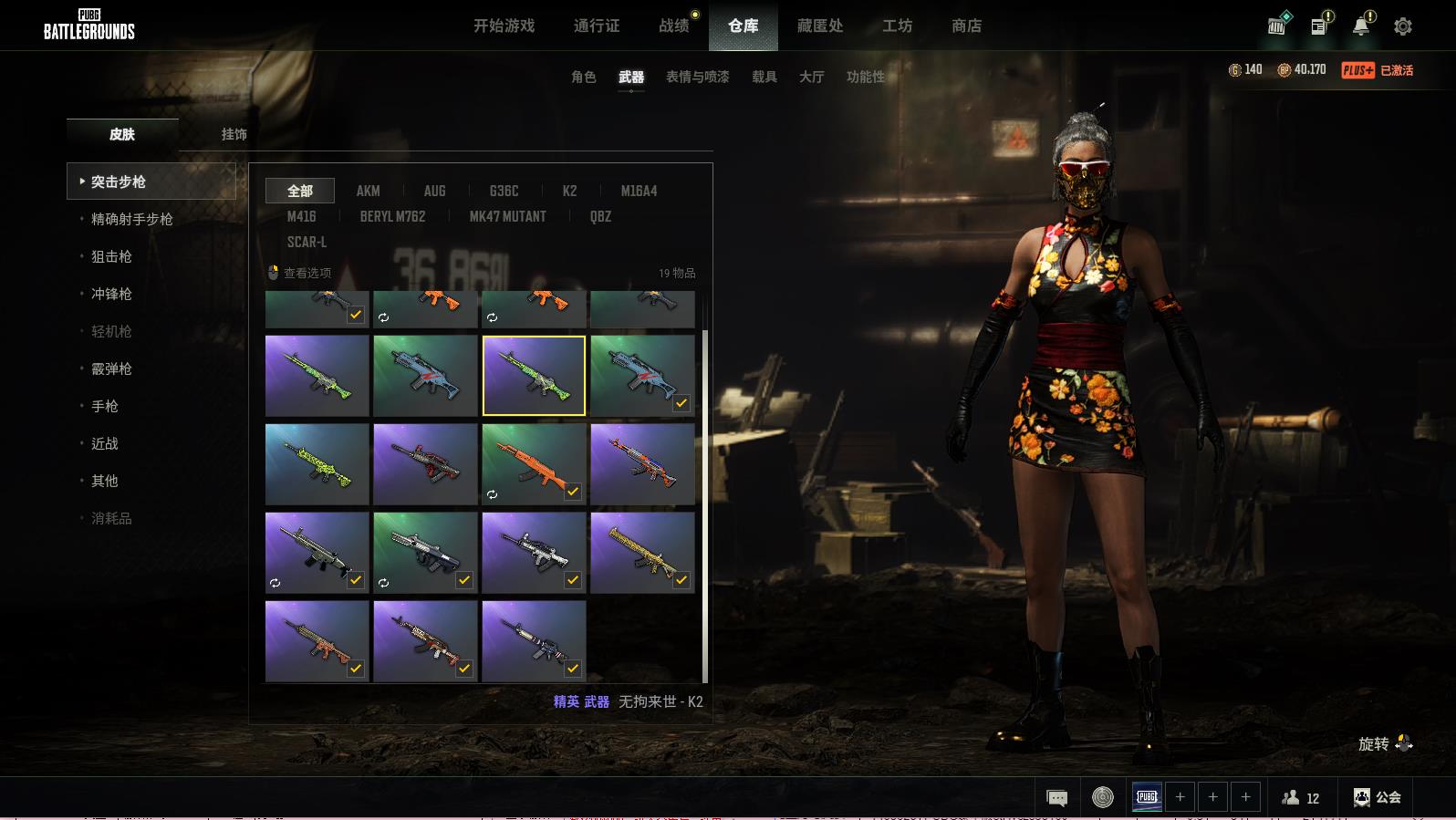Open the 商店 store page
The height and width of the screenshot is (820, 1456).
pos(966,26)
